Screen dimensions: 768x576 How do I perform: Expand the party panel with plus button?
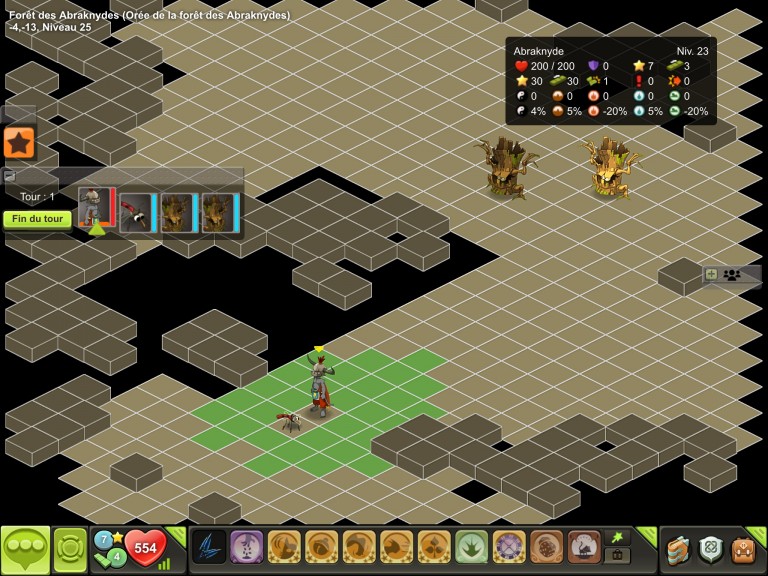click(x=711, y=274)
